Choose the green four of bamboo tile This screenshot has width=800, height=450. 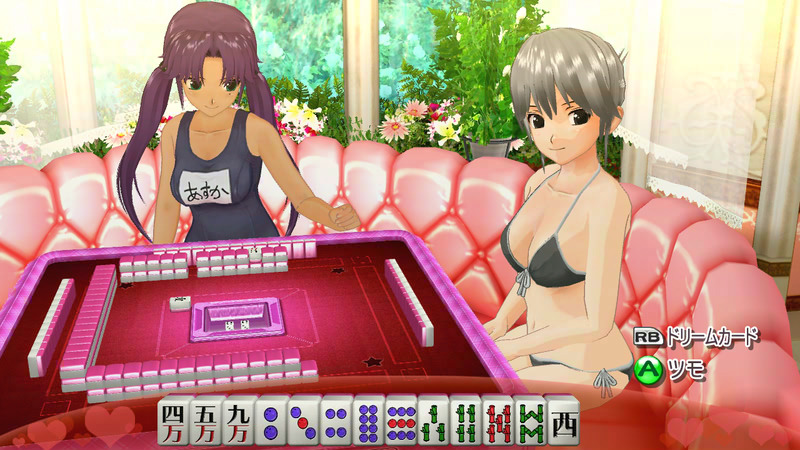467,421
